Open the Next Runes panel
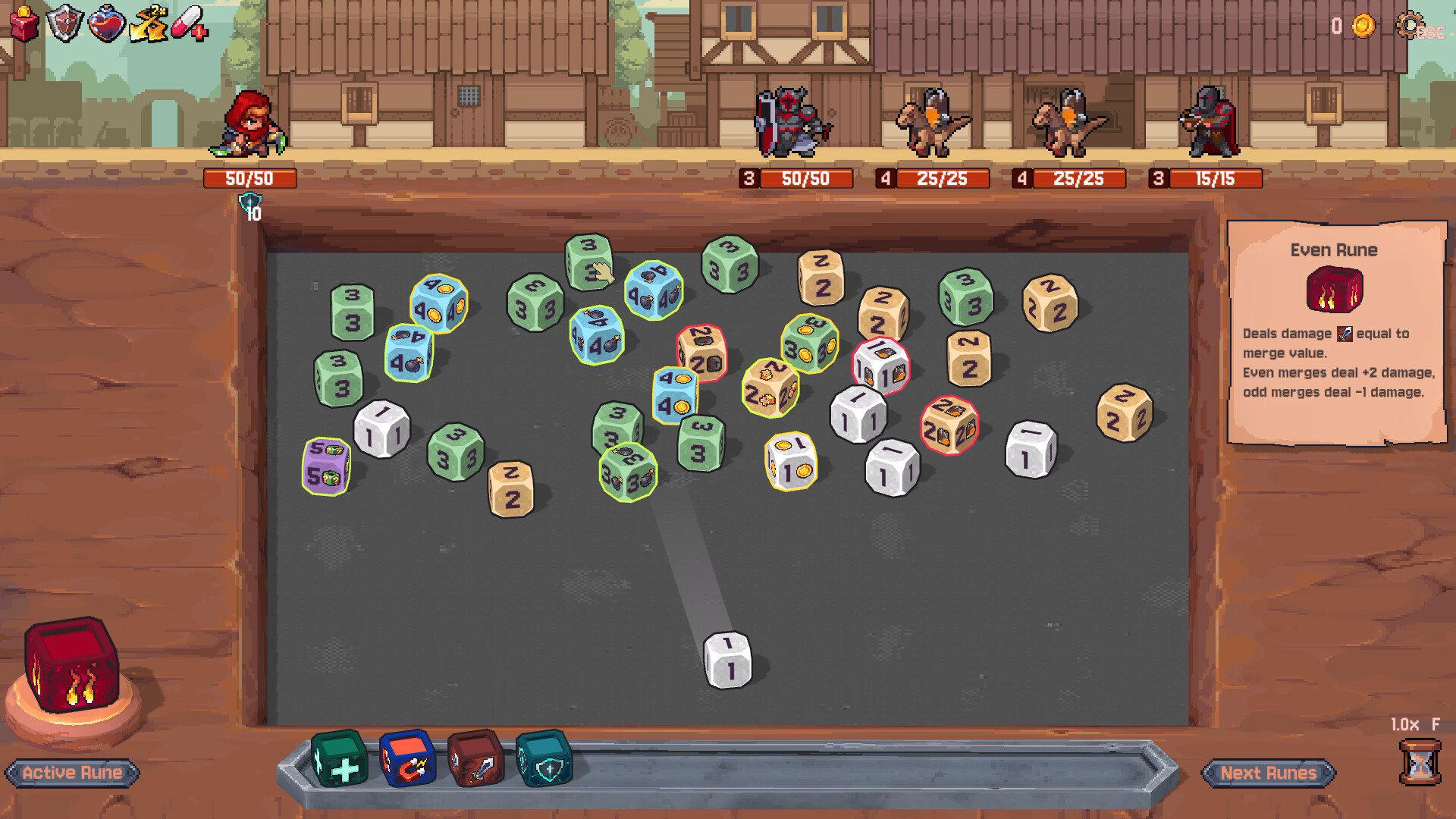This screenshot has width=1456, height=819. [x=1269, y=774]
